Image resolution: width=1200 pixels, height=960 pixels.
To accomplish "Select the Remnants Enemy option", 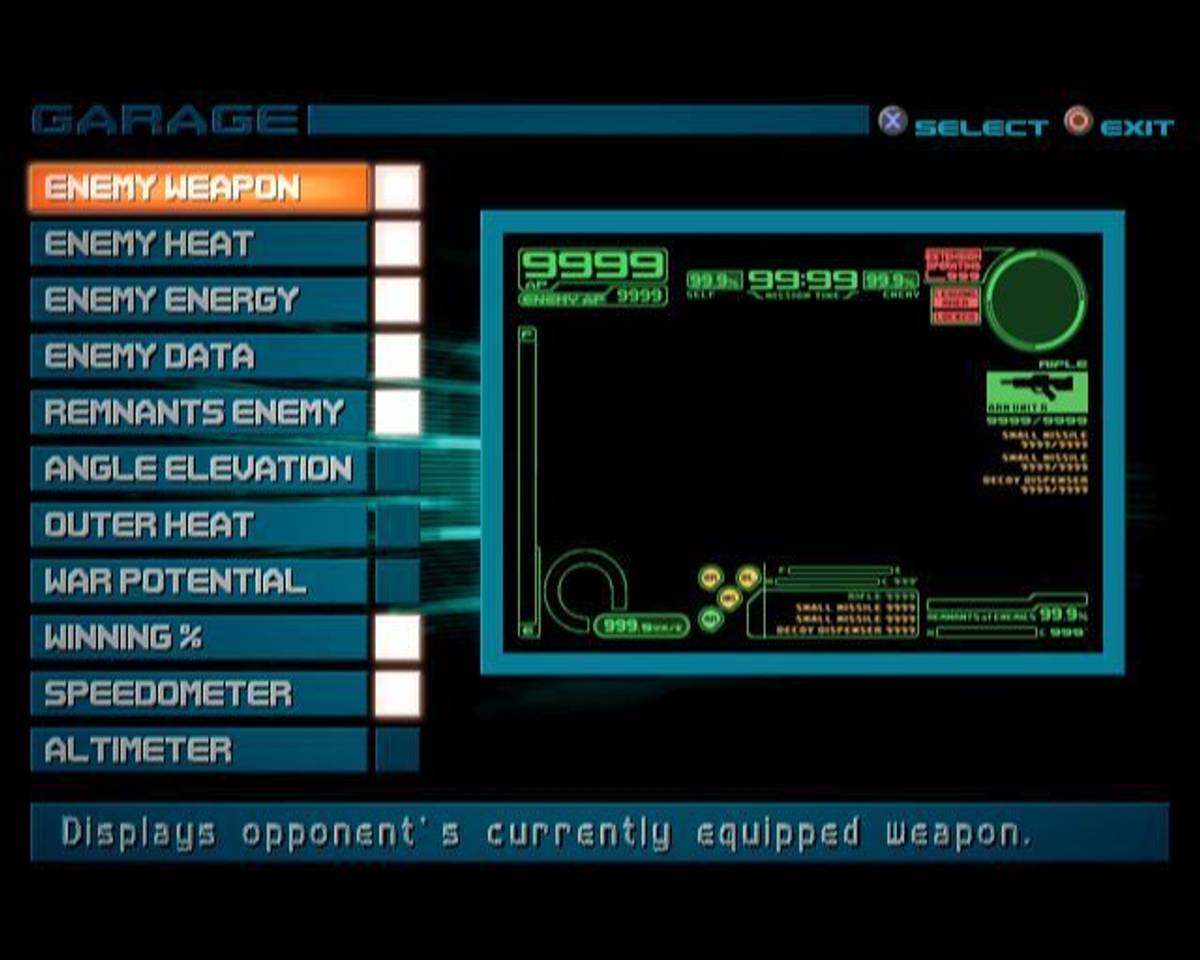I will (198, 412).
